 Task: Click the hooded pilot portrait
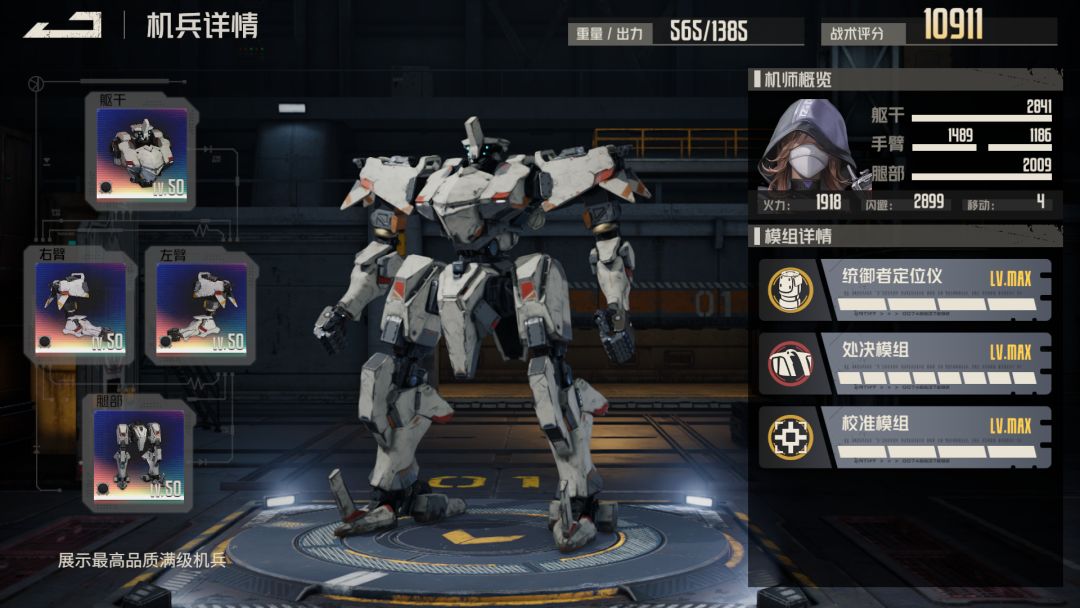pyautogui.click(x=808, y=145)
